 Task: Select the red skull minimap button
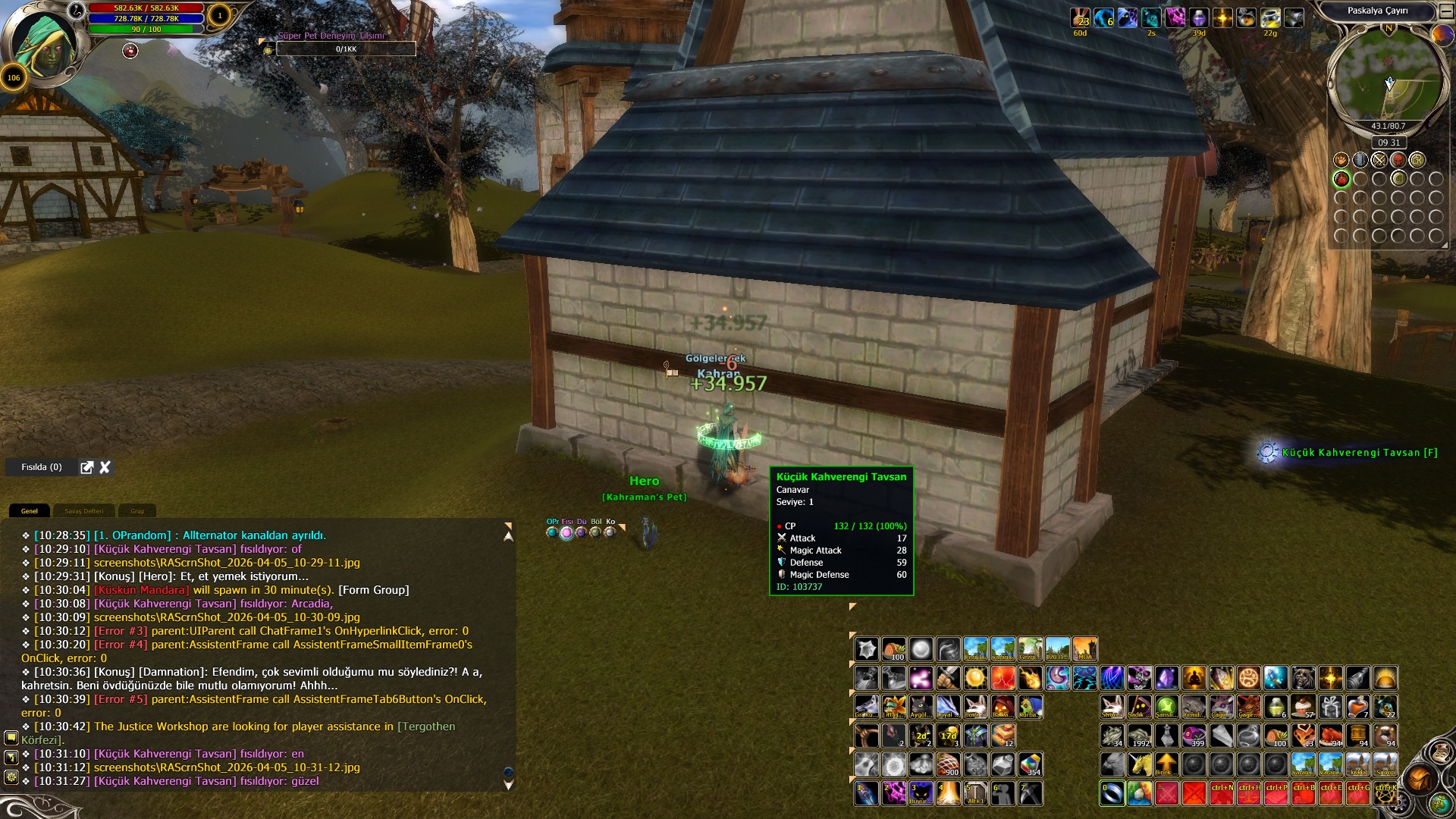(1398, 160)
